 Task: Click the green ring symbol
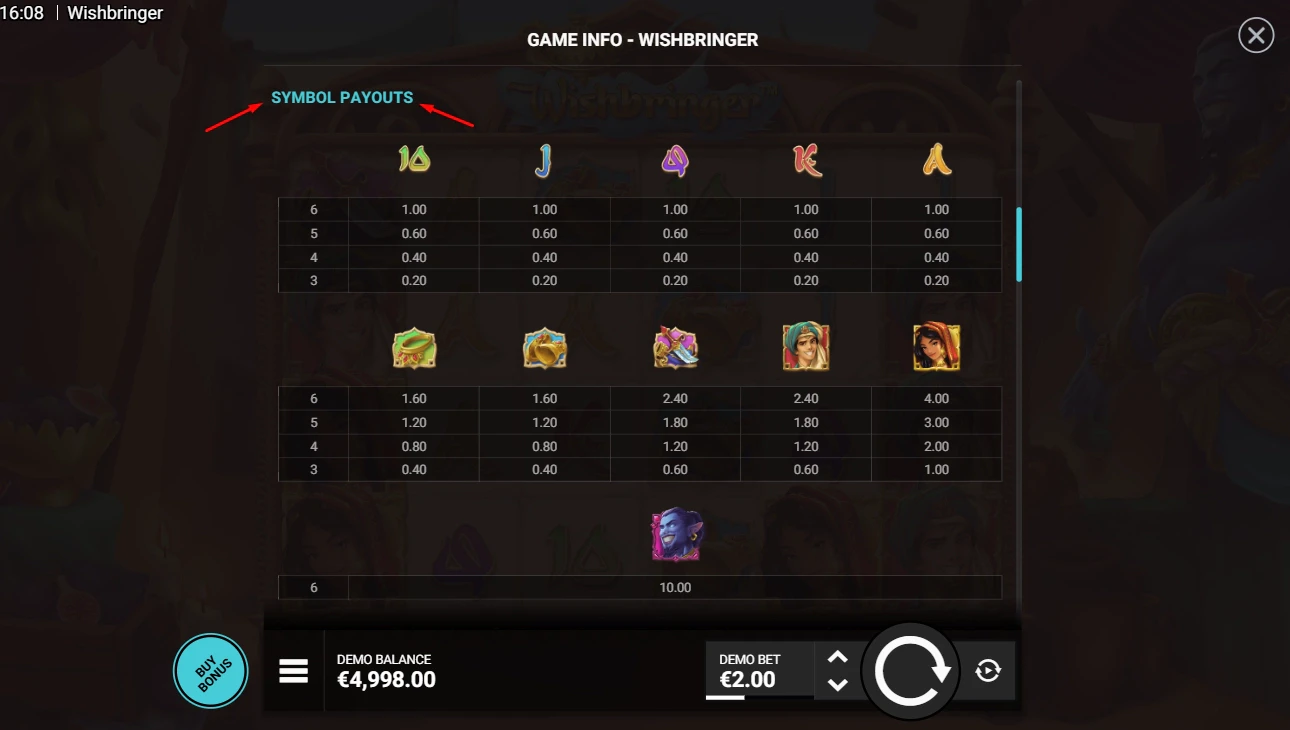pos(413,346)
